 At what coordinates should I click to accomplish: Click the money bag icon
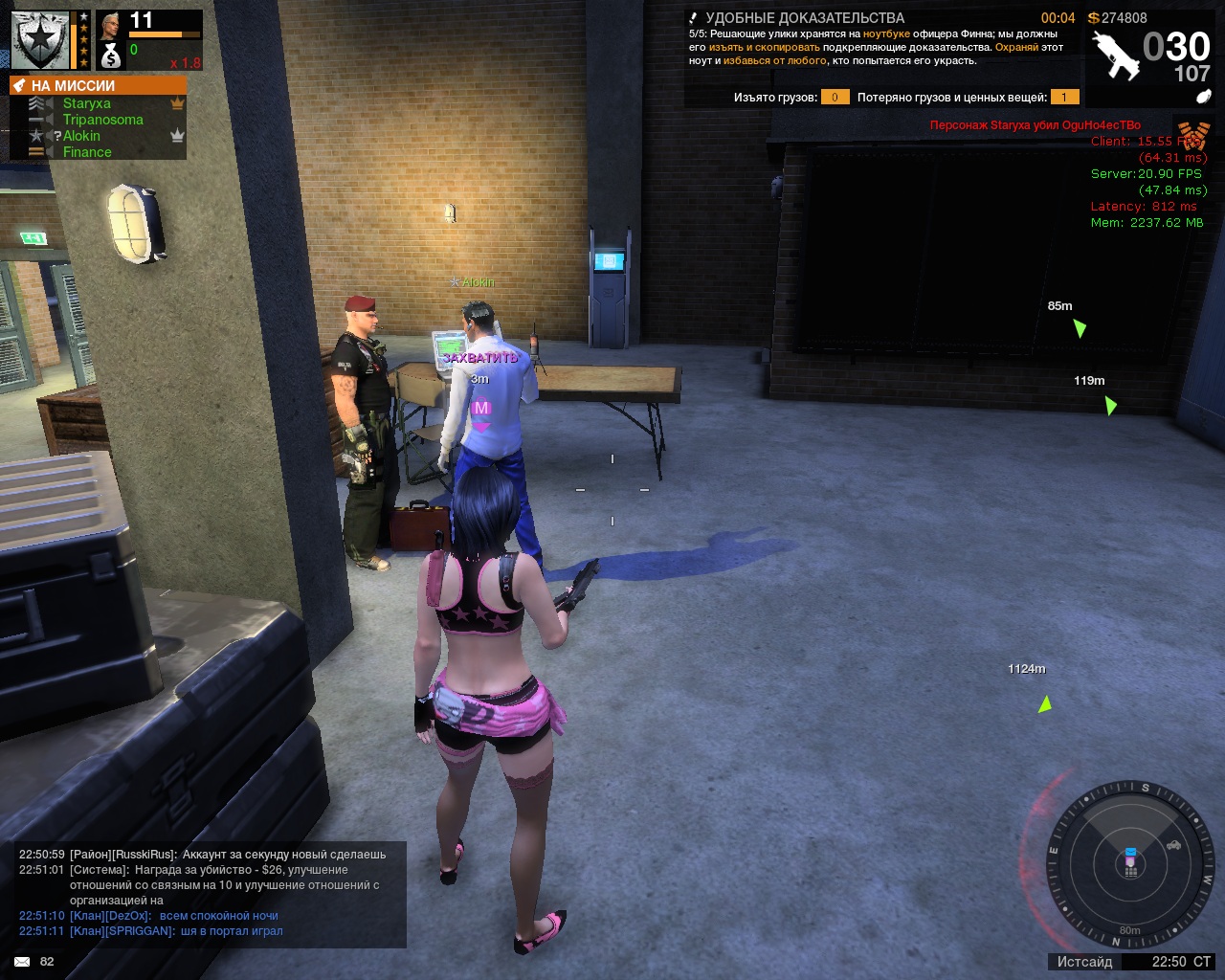coord(111,56)
